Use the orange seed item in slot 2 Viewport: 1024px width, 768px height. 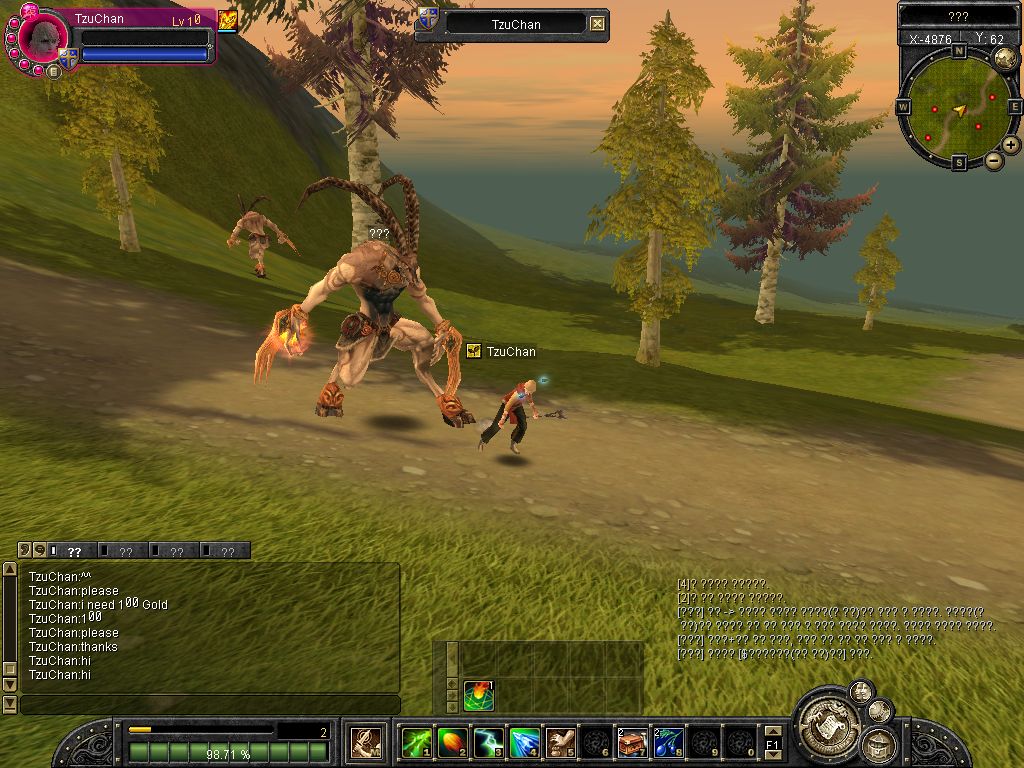click(453, 743)
